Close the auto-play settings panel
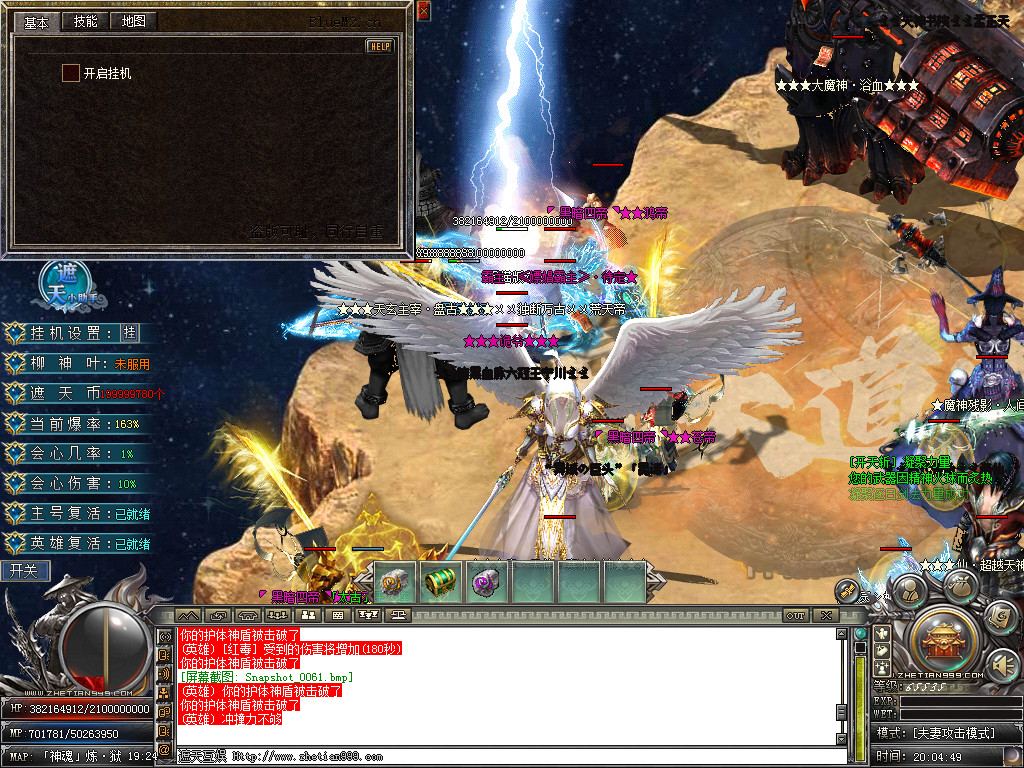 click(x=424, y=11)
